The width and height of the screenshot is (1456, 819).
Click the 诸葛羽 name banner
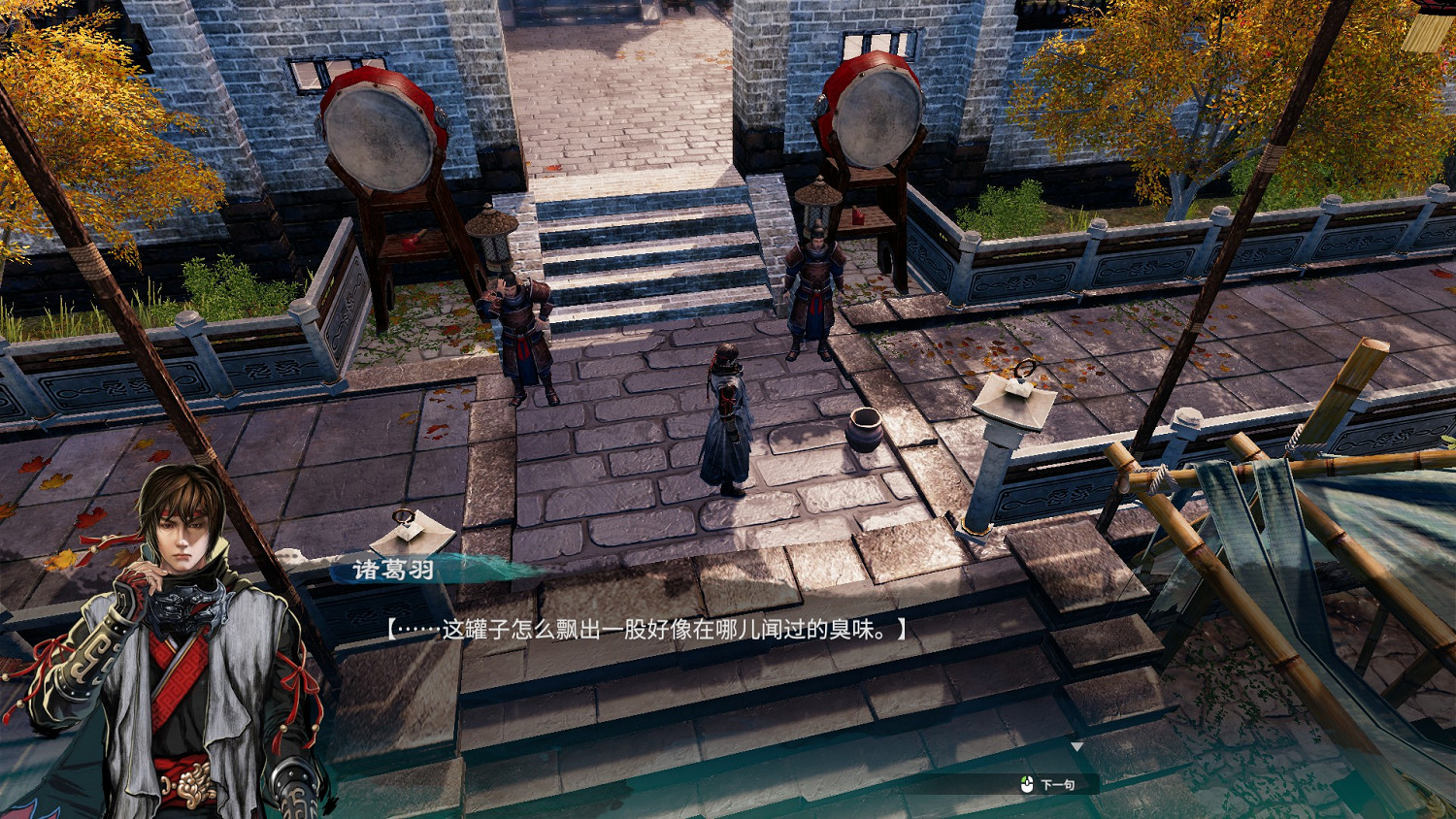pos(395,569)
